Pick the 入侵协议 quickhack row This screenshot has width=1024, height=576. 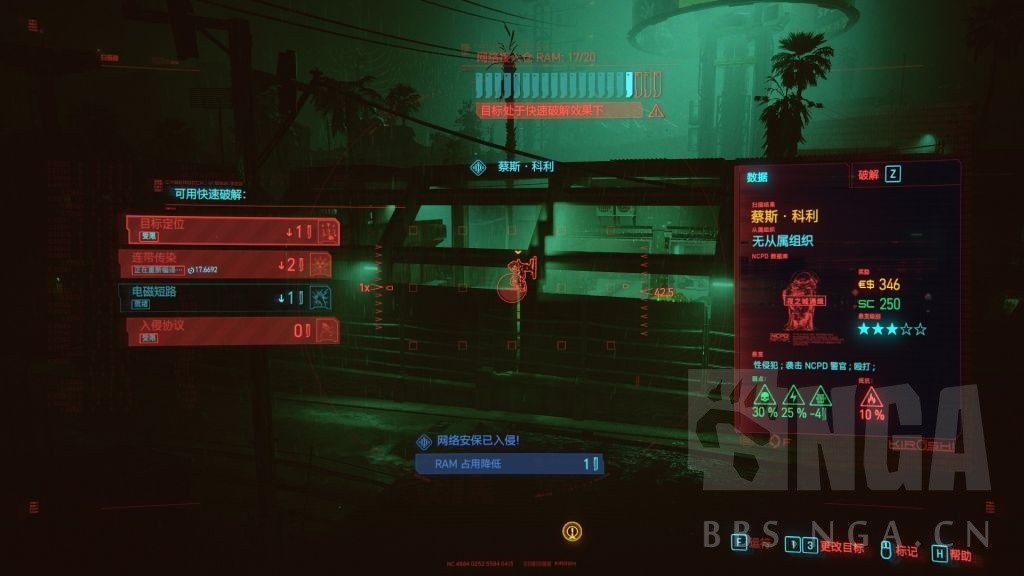pos(232,330)
